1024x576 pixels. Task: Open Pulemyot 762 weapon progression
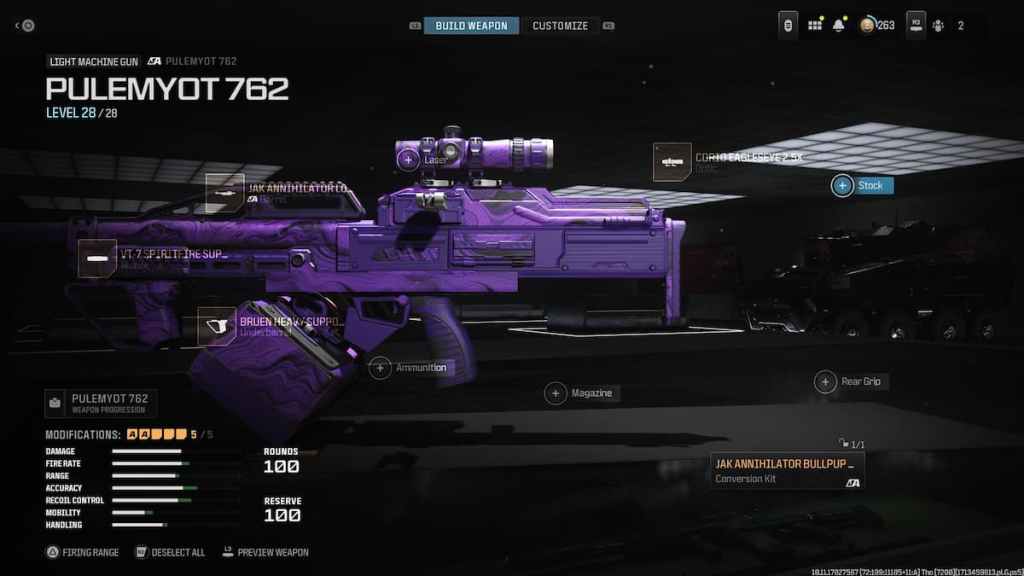coord(98,403)
